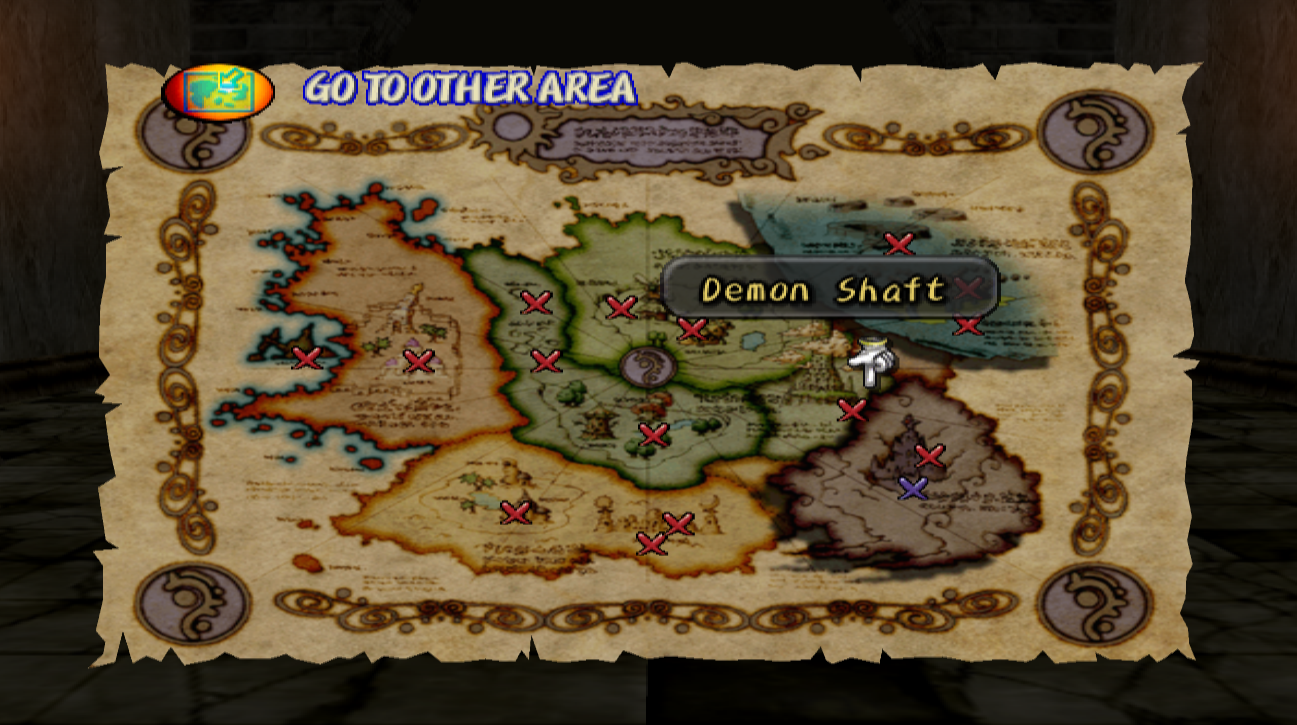Select the red X atop the dark mountain peak

[930, 455]
